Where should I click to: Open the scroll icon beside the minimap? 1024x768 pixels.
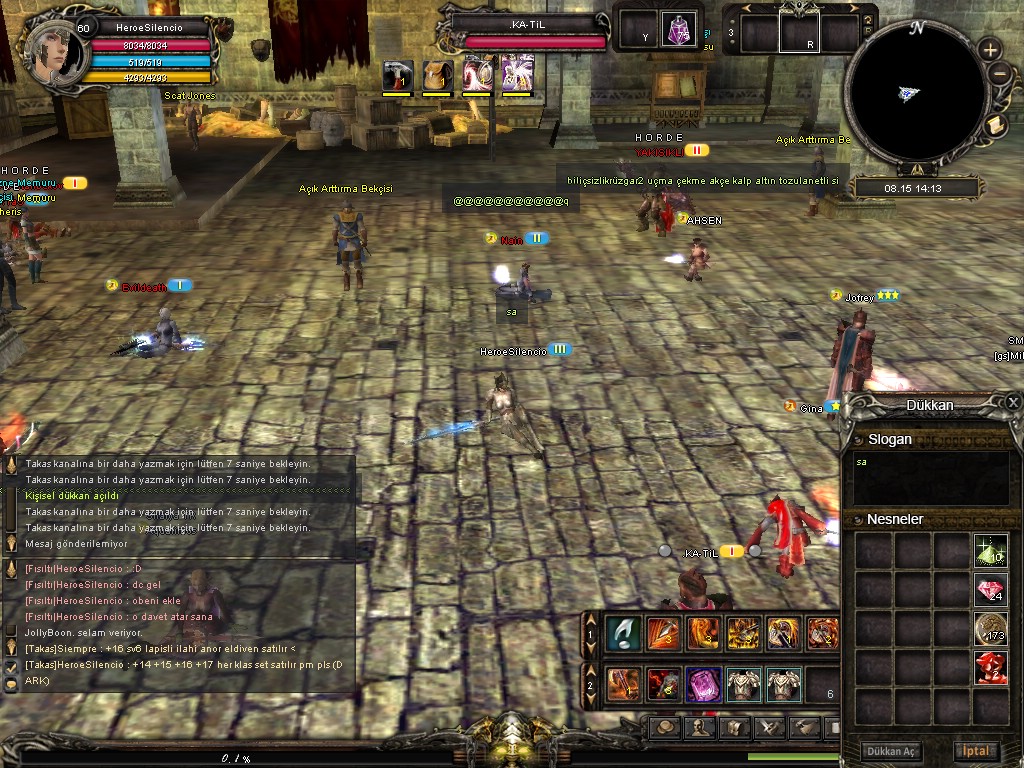(x=995, y=125)
